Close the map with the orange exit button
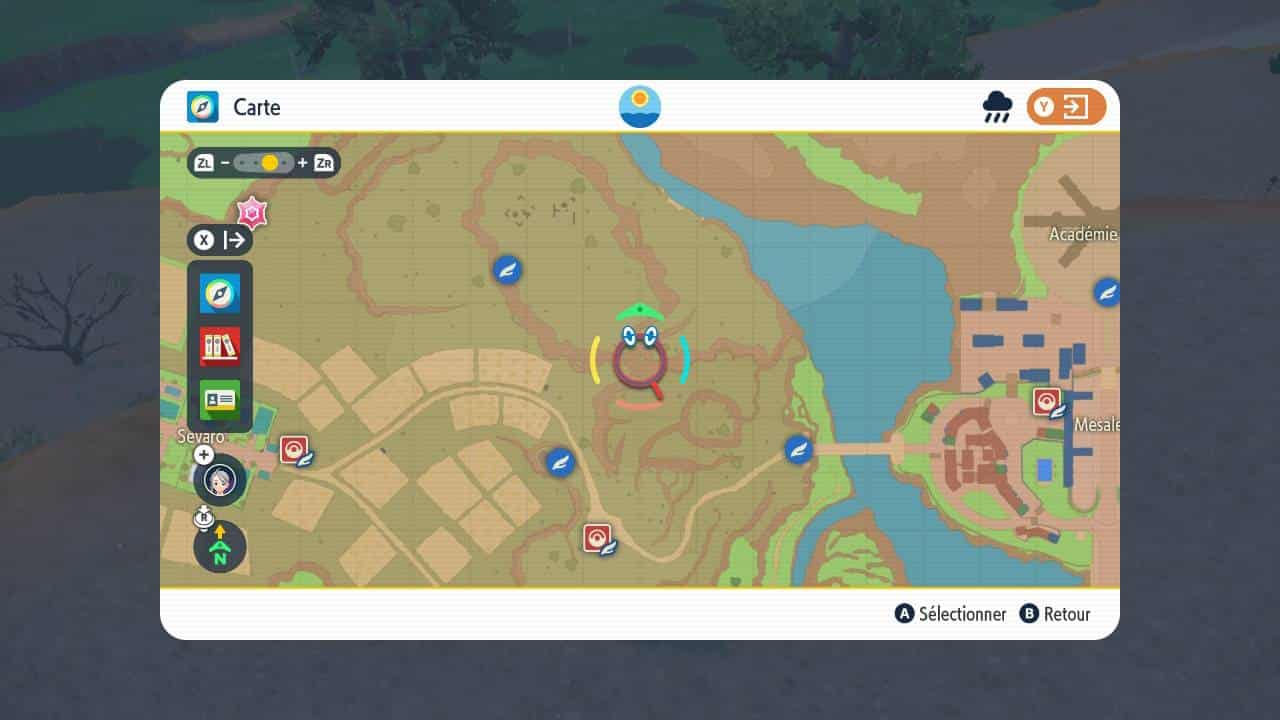The width and height of the screenshot is (1280, 720). coord(1066,107)
